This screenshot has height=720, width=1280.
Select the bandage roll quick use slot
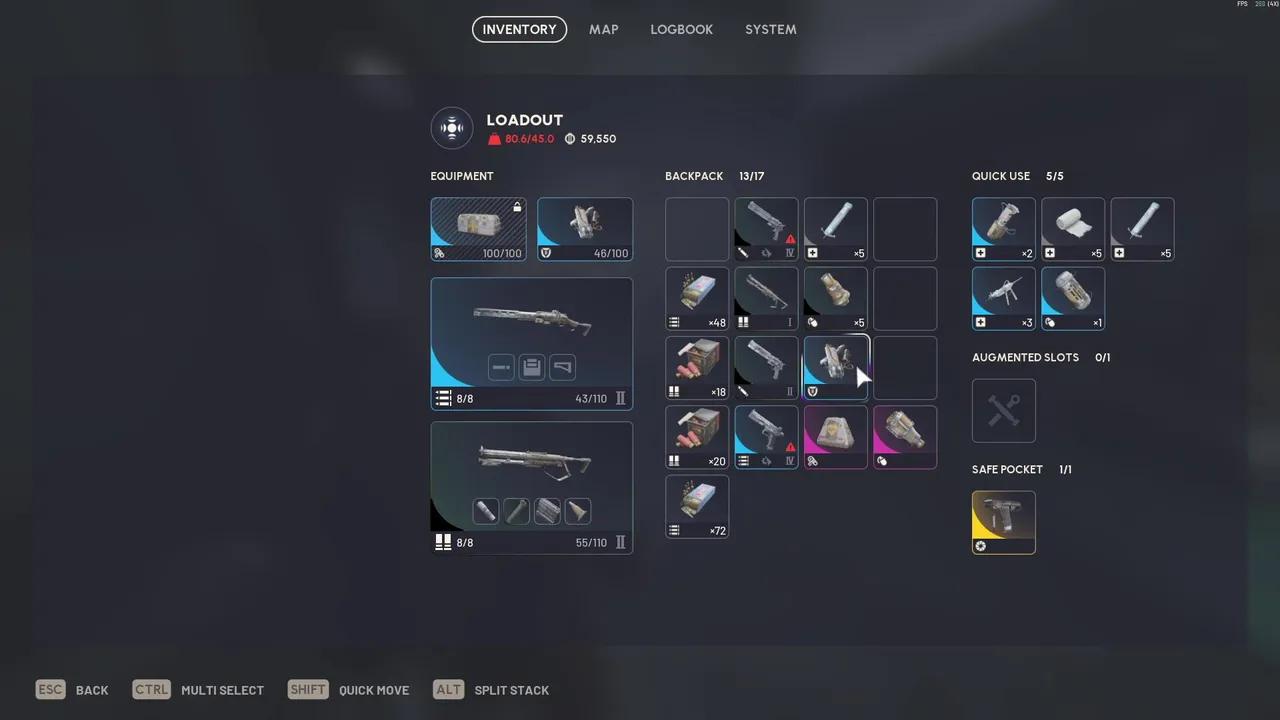coord(1073,229)
